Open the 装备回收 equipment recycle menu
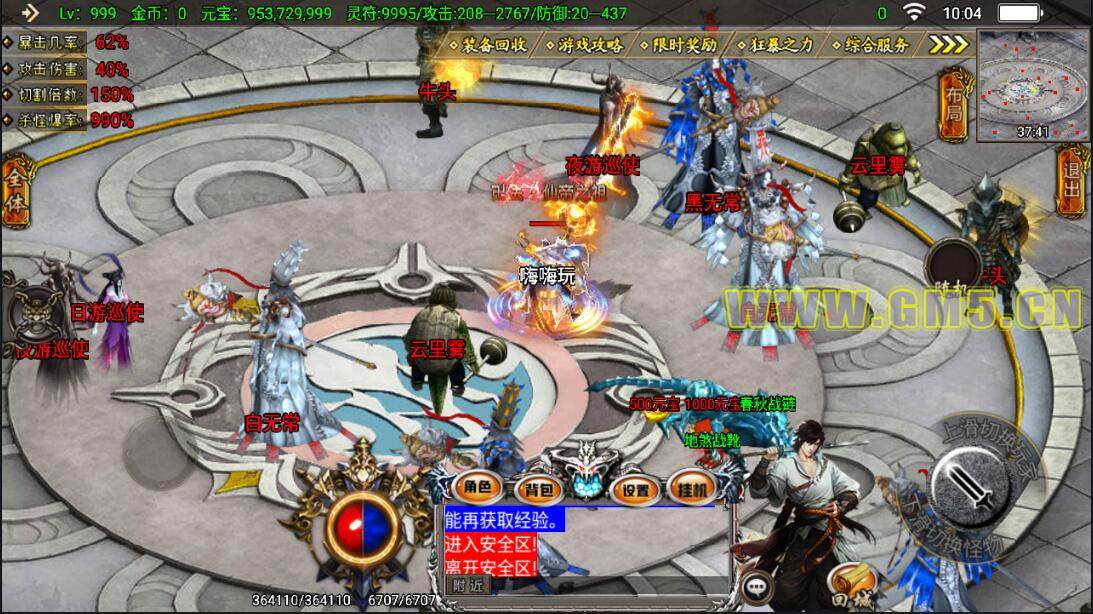This screenshot has width=1093, height=614. click(x=493, y=45)
